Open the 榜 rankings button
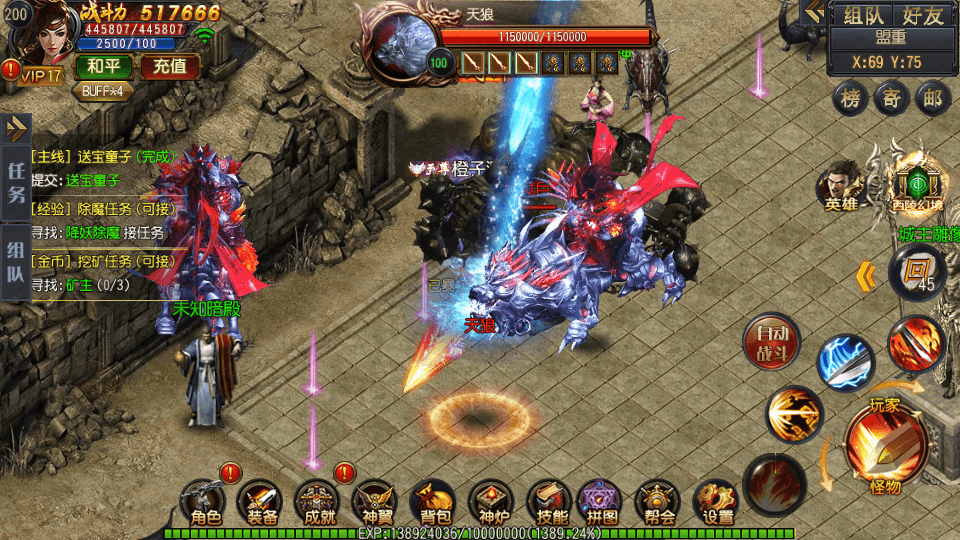This screenshot has width=960, height=540. (x=851, y=98)
